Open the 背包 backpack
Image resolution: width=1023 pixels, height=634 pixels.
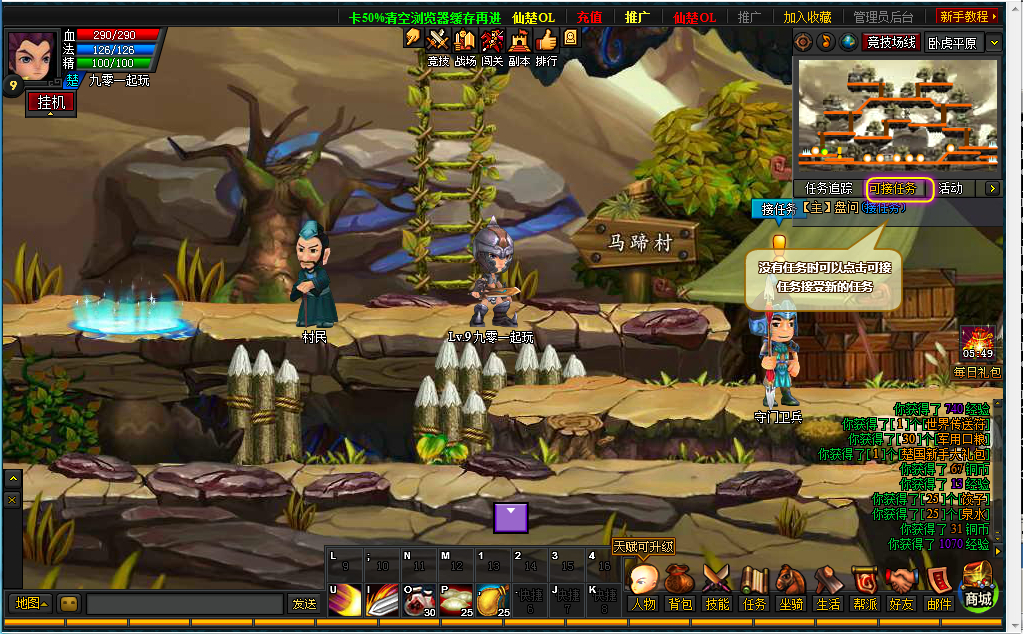pos(681,588)
